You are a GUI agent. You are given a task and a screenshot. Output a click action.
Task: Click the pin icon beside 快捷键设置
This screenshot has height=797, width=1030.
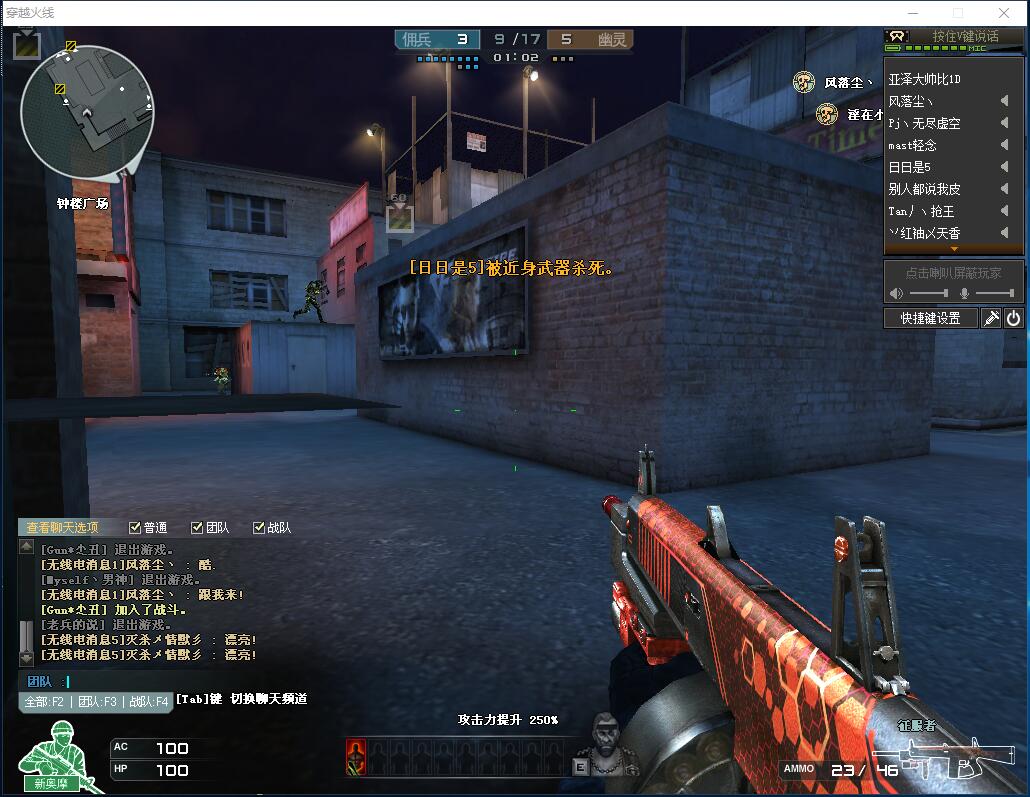pos(991,318)
